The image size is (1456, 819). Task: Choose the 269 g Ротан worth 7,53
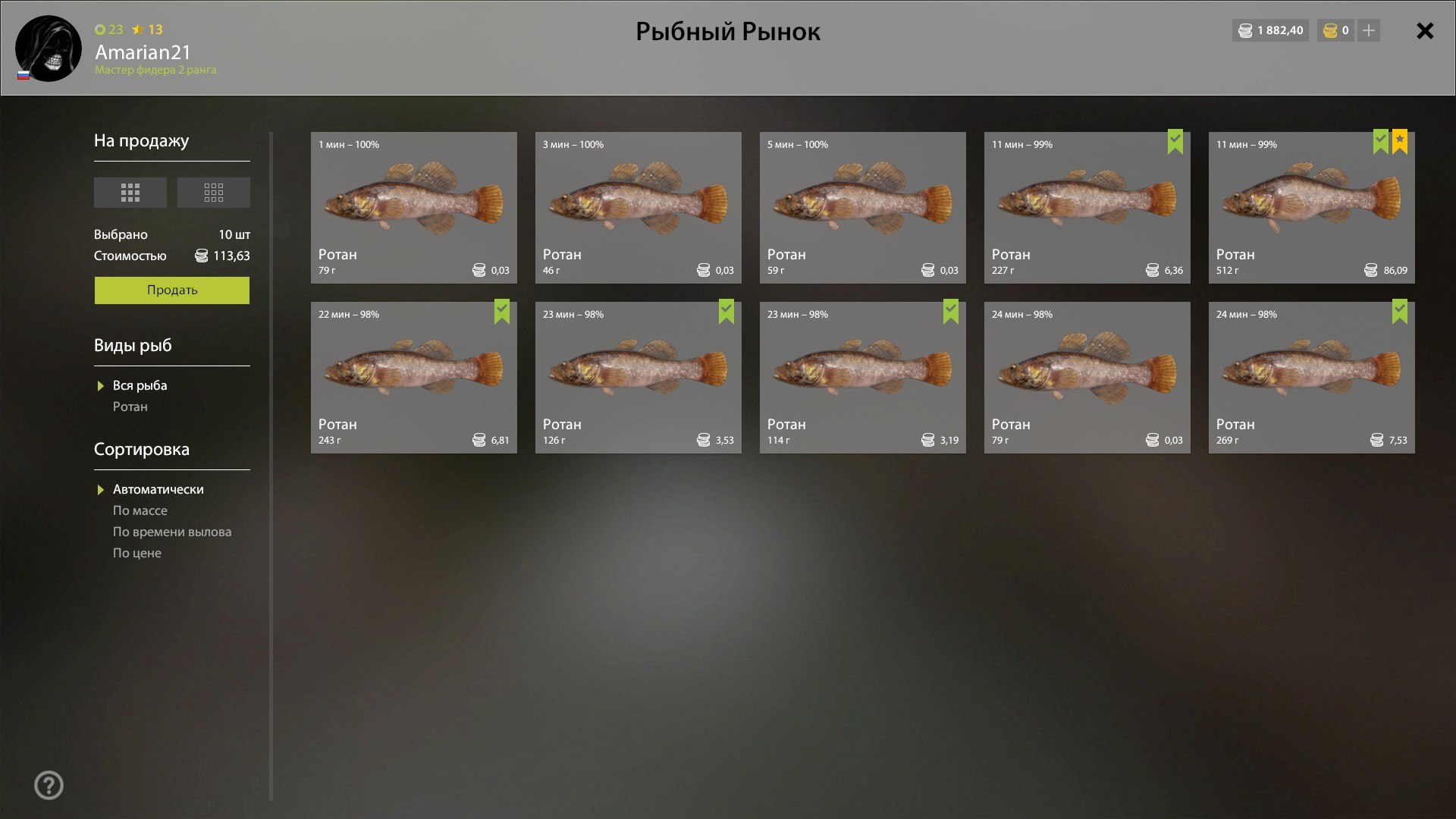click(1311, 378)
